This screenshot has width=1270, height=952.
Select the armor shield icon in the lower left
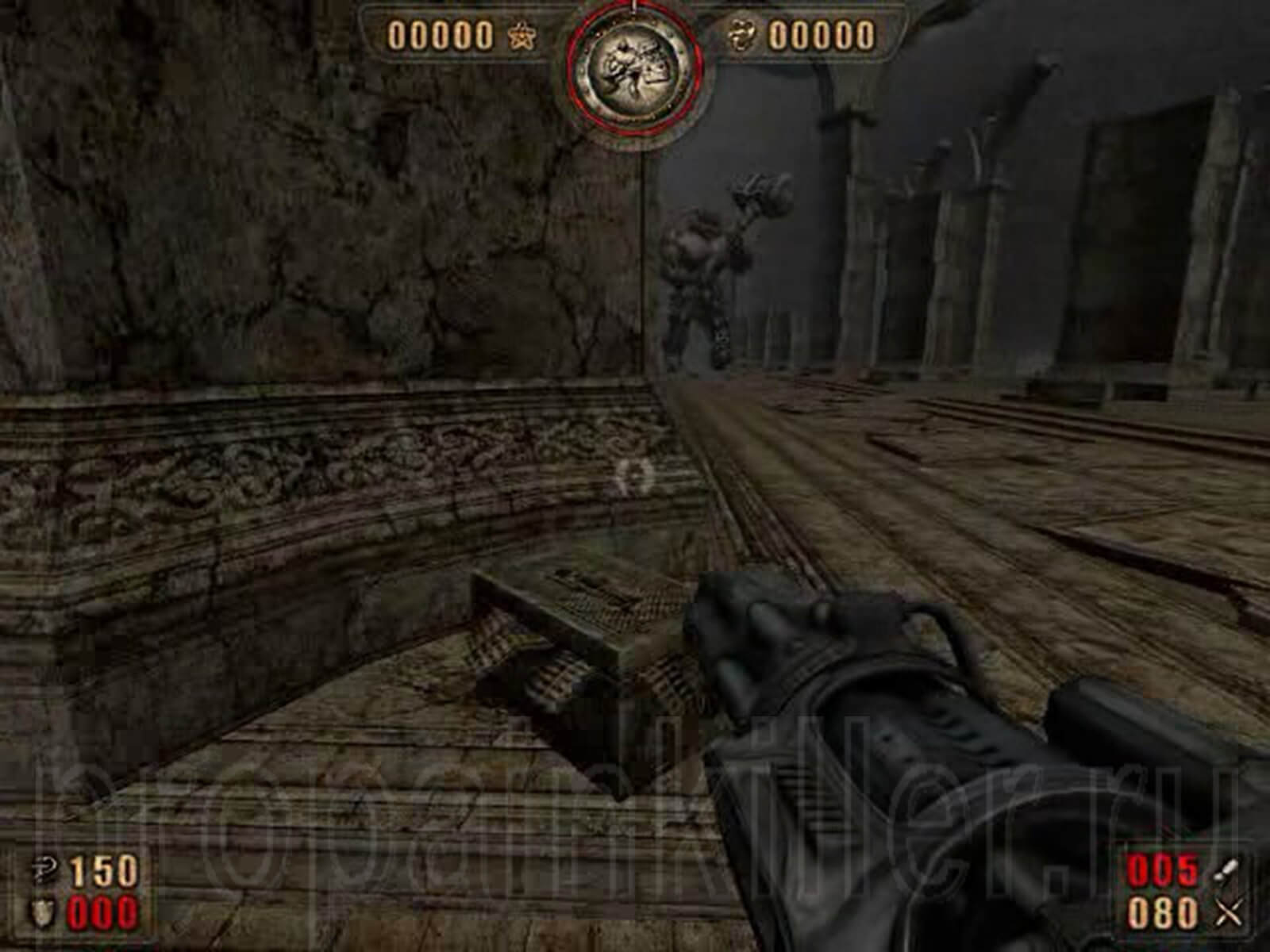point(42,912)
